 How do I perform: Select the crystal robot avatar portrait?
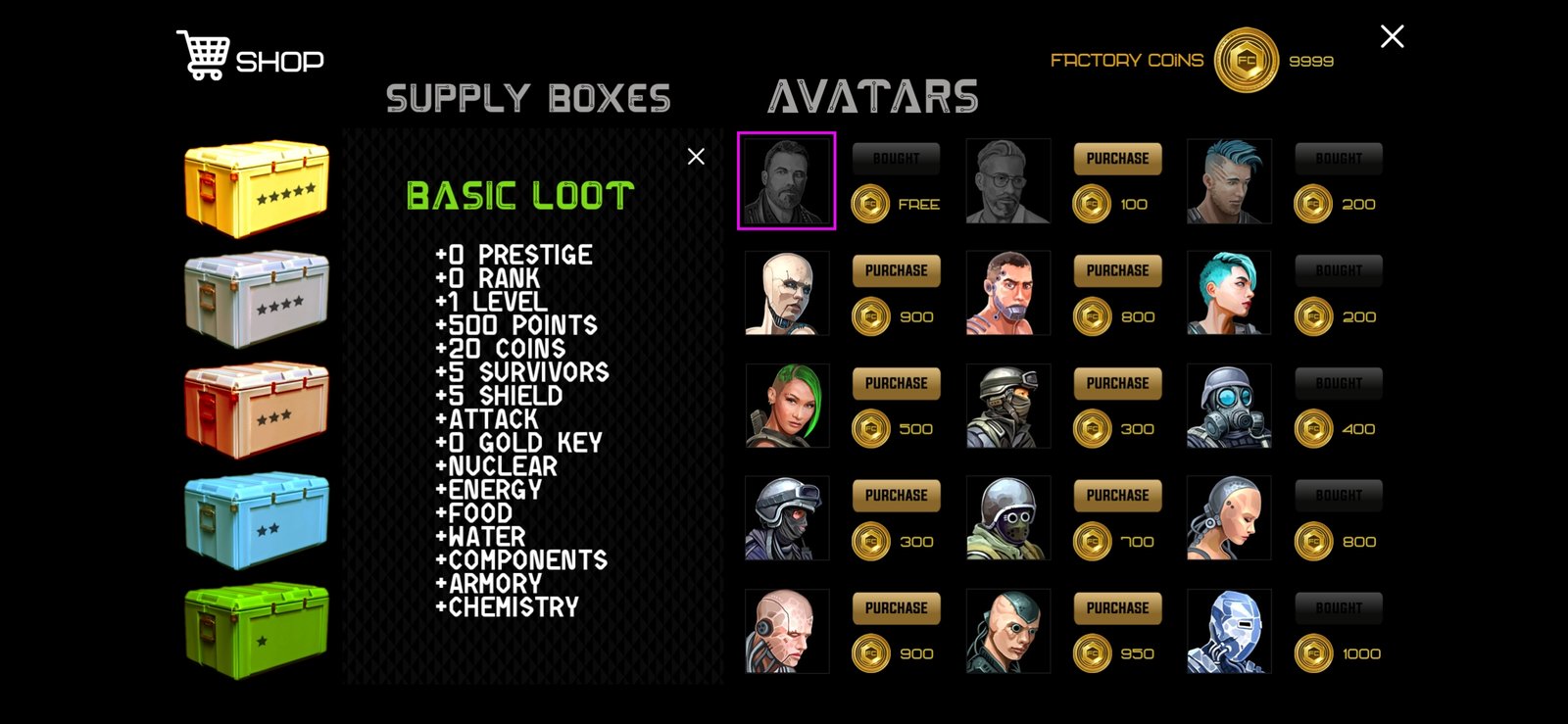point(1229,632)
